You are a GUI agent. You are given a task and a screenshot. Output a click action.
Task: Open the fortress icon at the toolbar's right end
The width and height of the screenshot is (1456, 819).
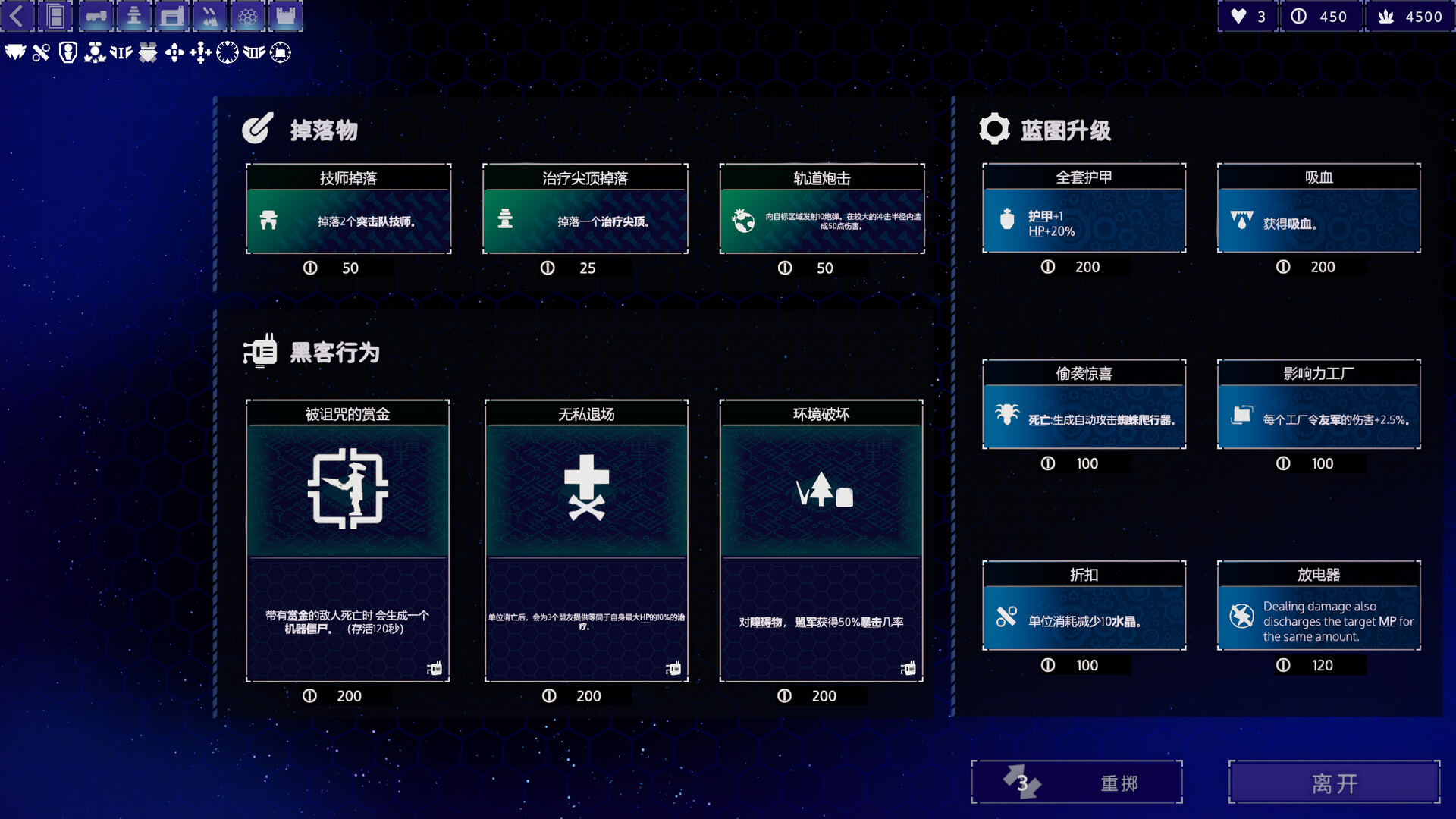point(285,15)
